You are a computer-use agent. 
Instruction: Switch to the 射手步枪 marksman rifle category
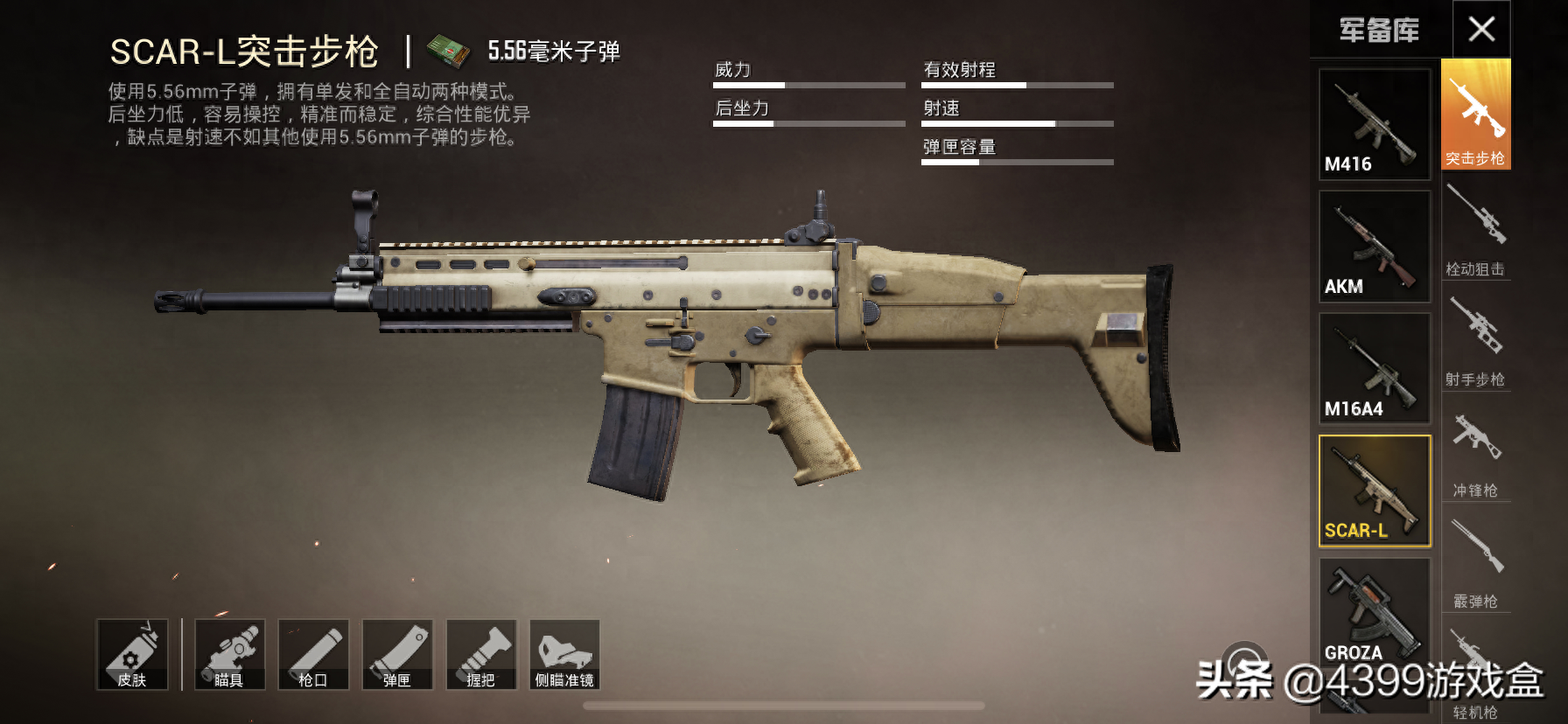point(1475,339)
